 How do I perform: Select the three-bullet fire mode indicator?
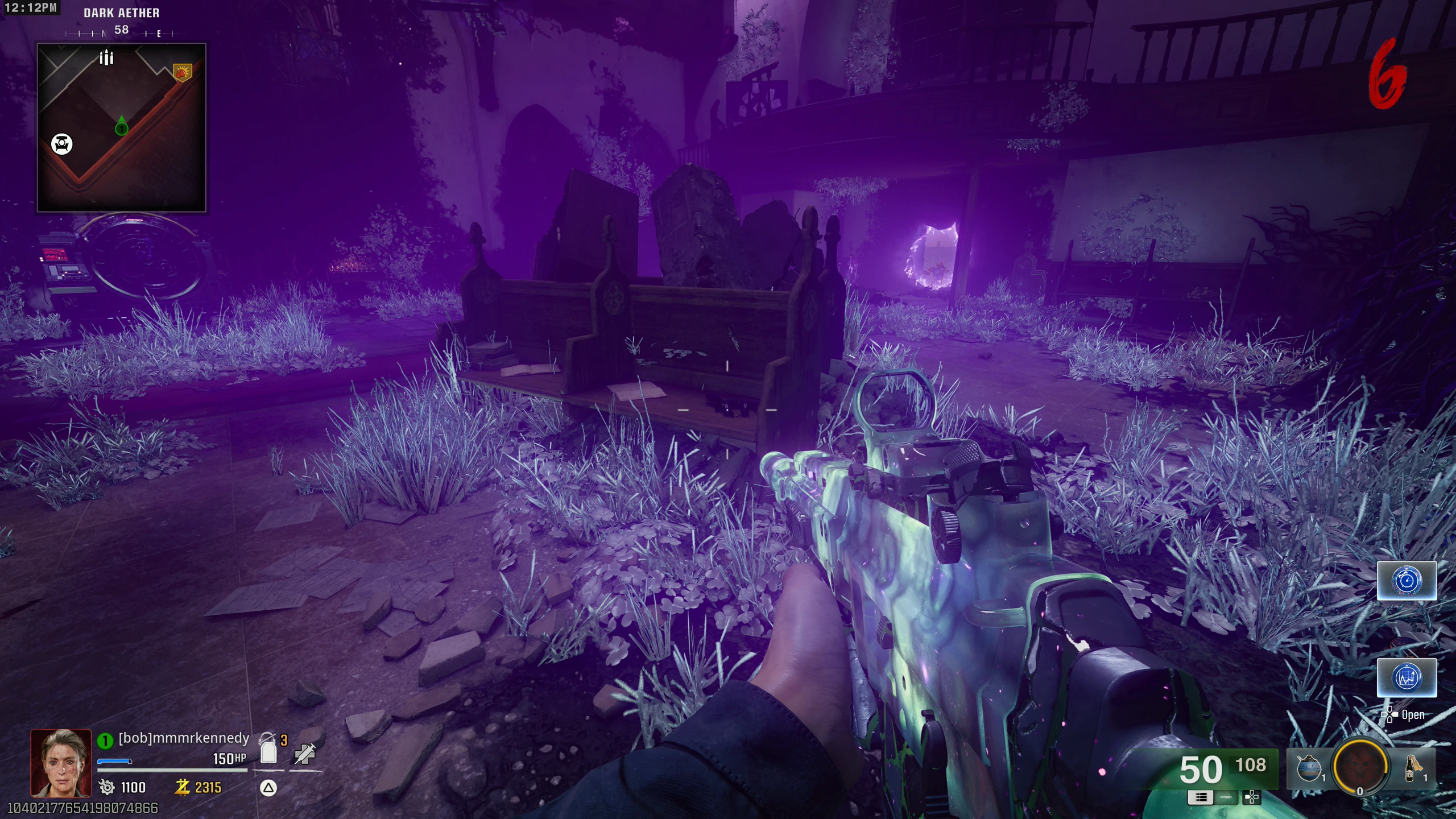click(x=1200, y=797)
